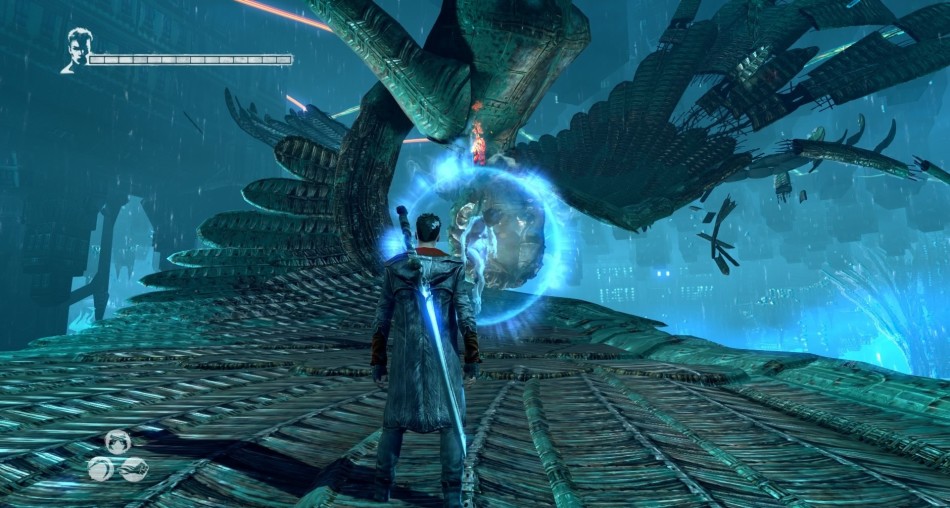Select the dual pistols weapon icon

(x=118, y=443)
